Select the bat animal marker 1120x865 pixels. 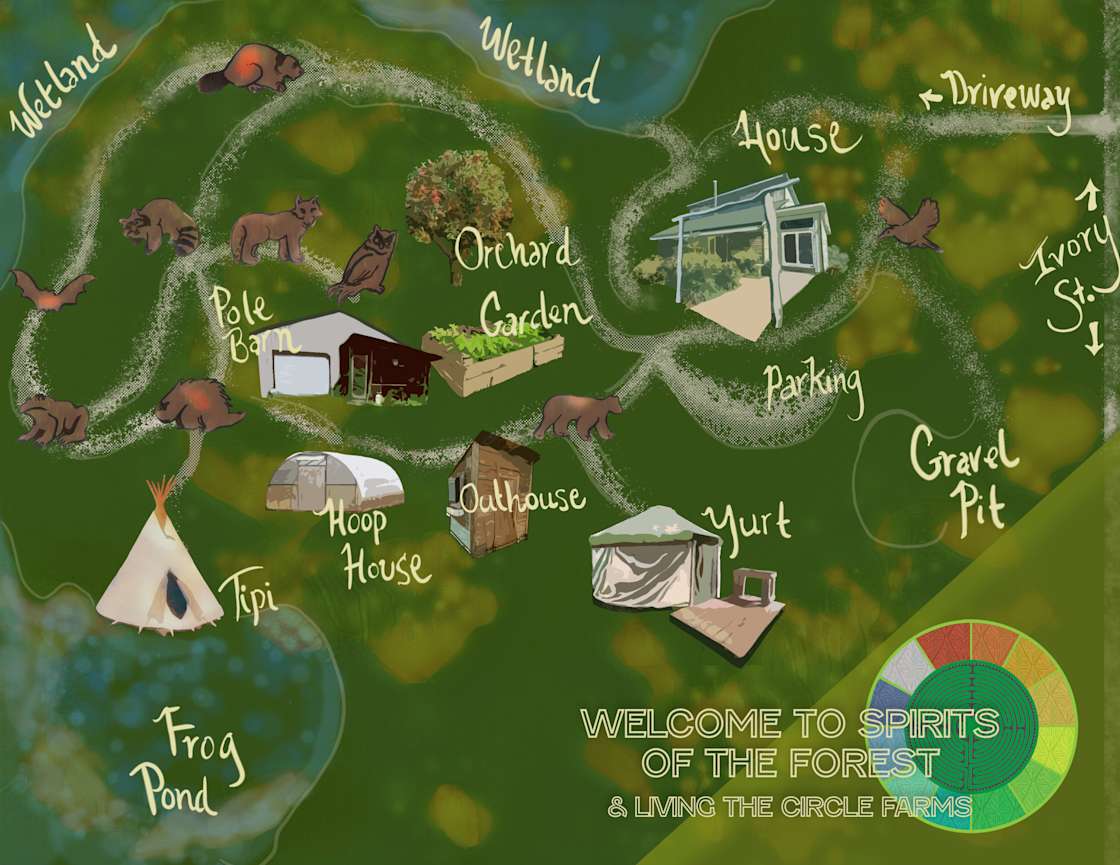50,289
